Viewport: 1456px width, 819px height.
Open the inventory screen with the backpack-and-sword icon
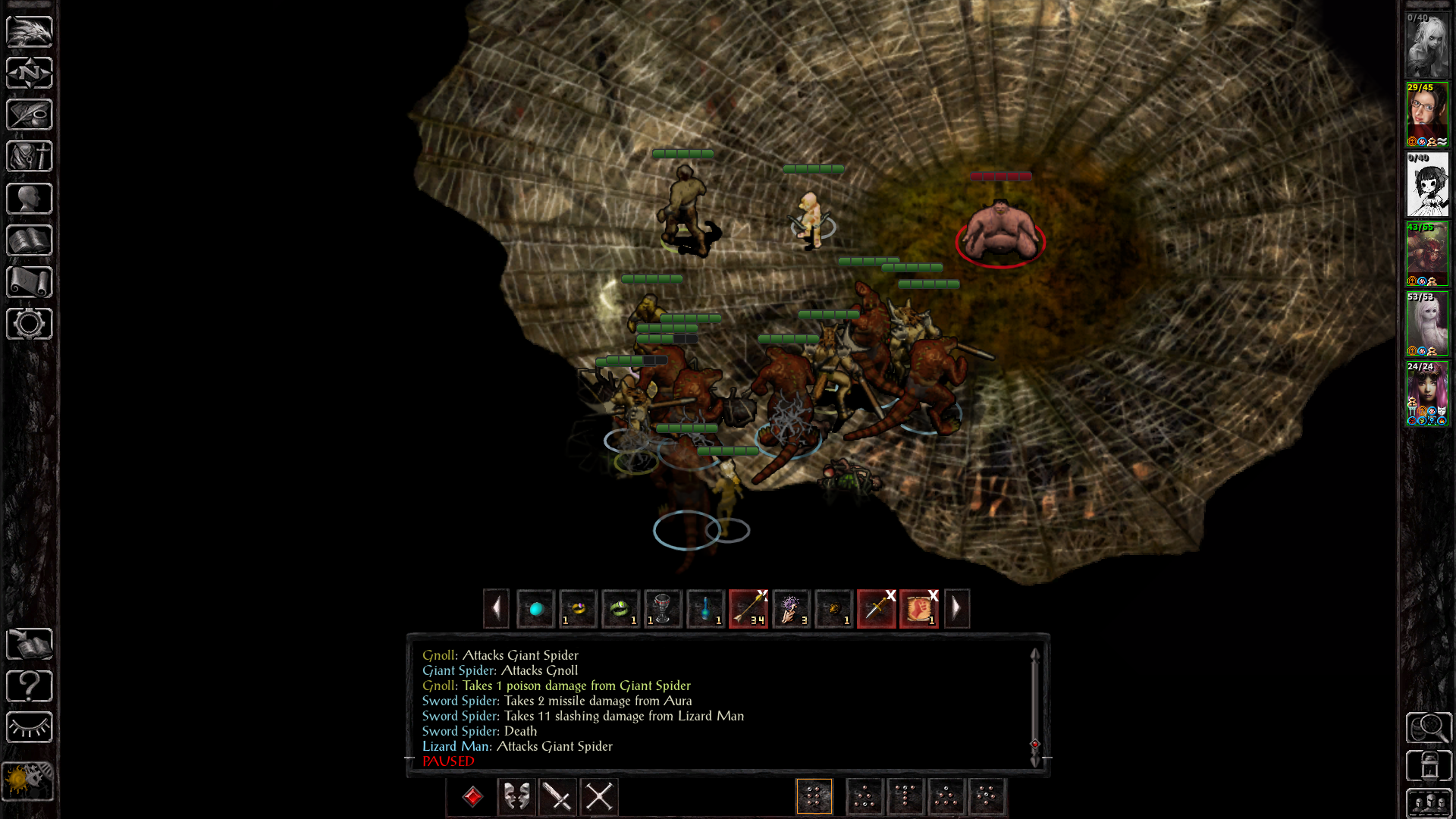30,156
